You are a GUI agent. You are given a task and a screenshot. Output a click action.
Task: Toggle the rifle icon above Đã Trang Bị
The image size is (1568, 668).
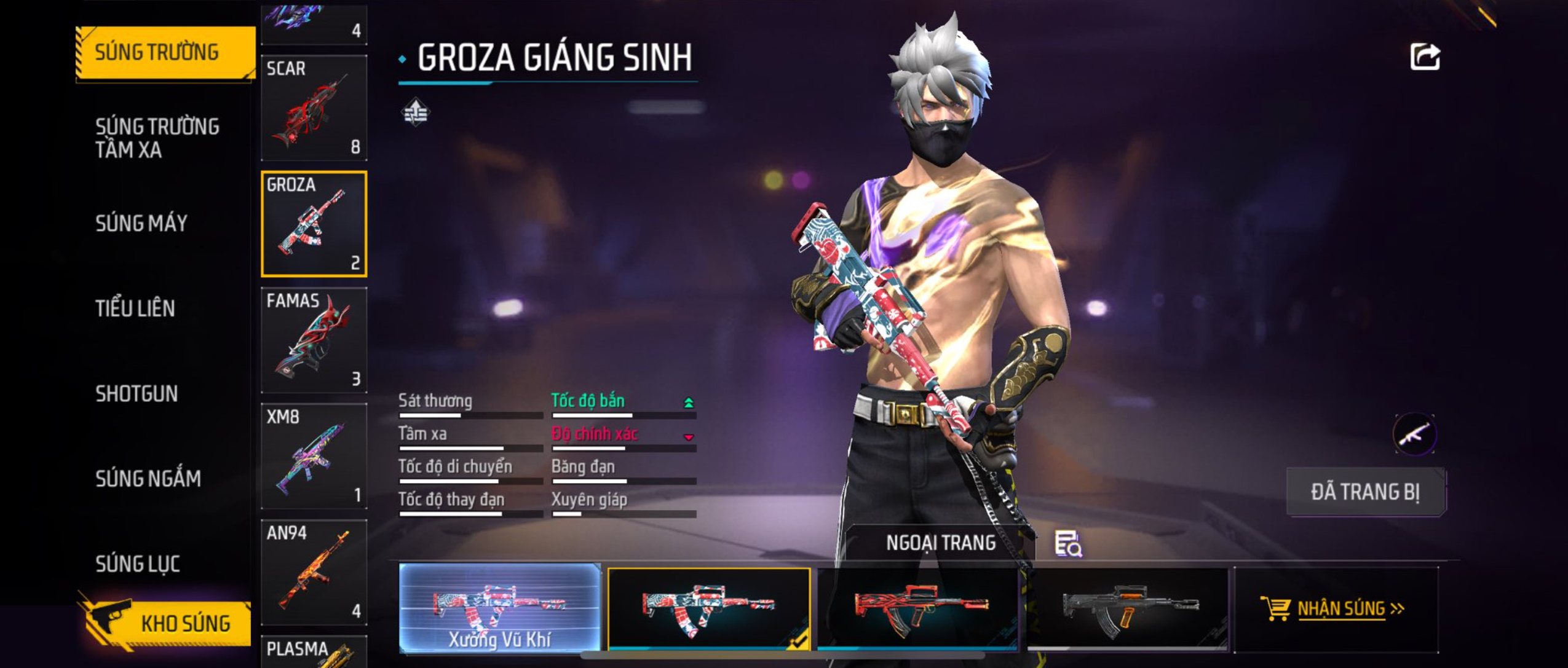point(1414,434)
